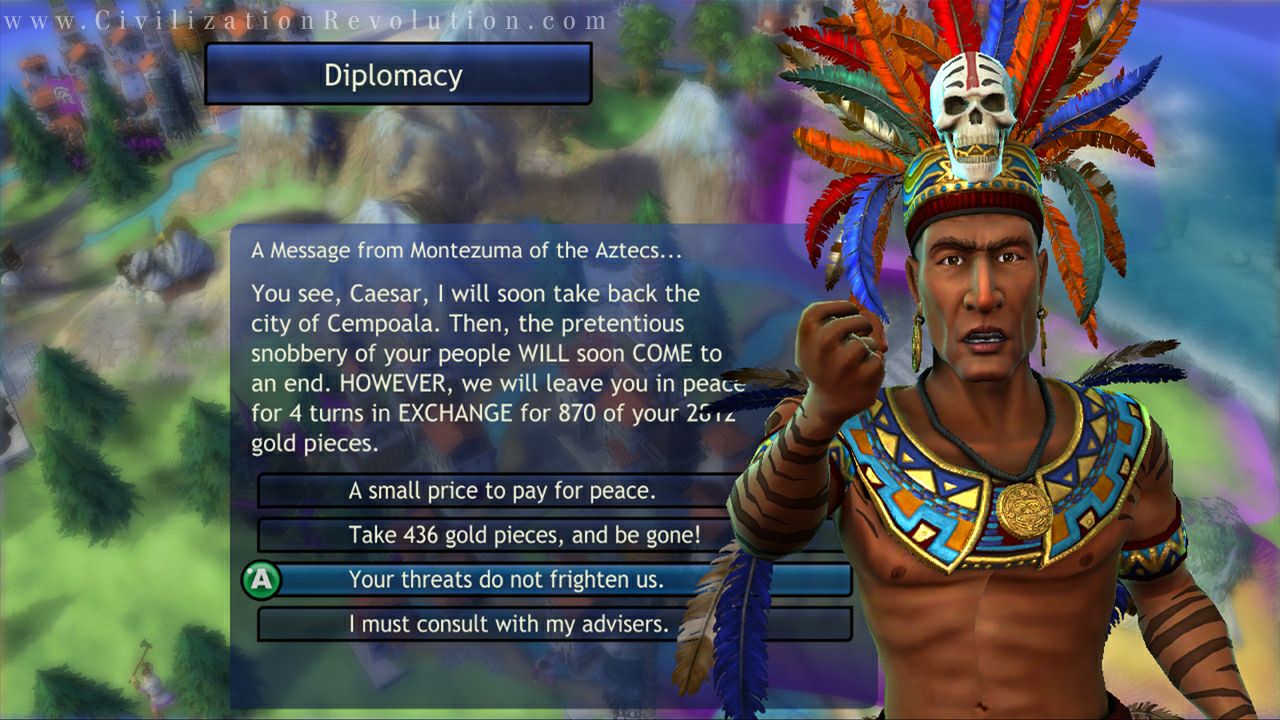Click the Diplomacy banner at top
The image size is (1280, 720).
point(394,75)
